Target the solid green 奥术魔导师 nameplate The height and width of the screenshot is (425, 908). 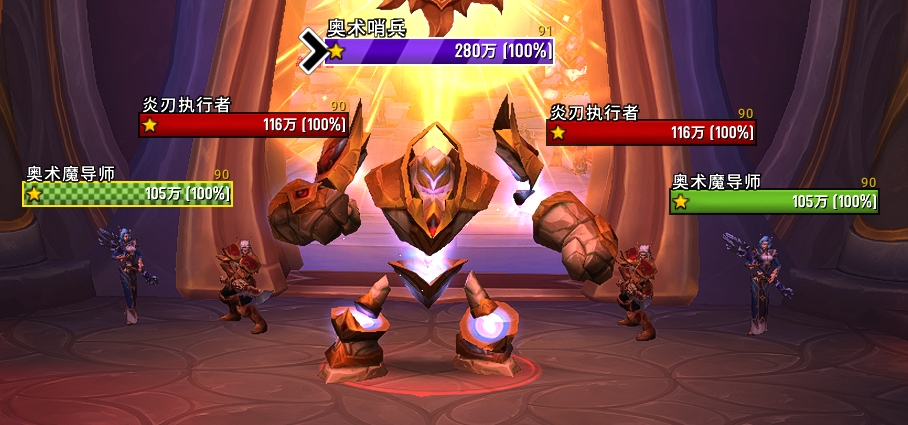click(x=773, y=202)
